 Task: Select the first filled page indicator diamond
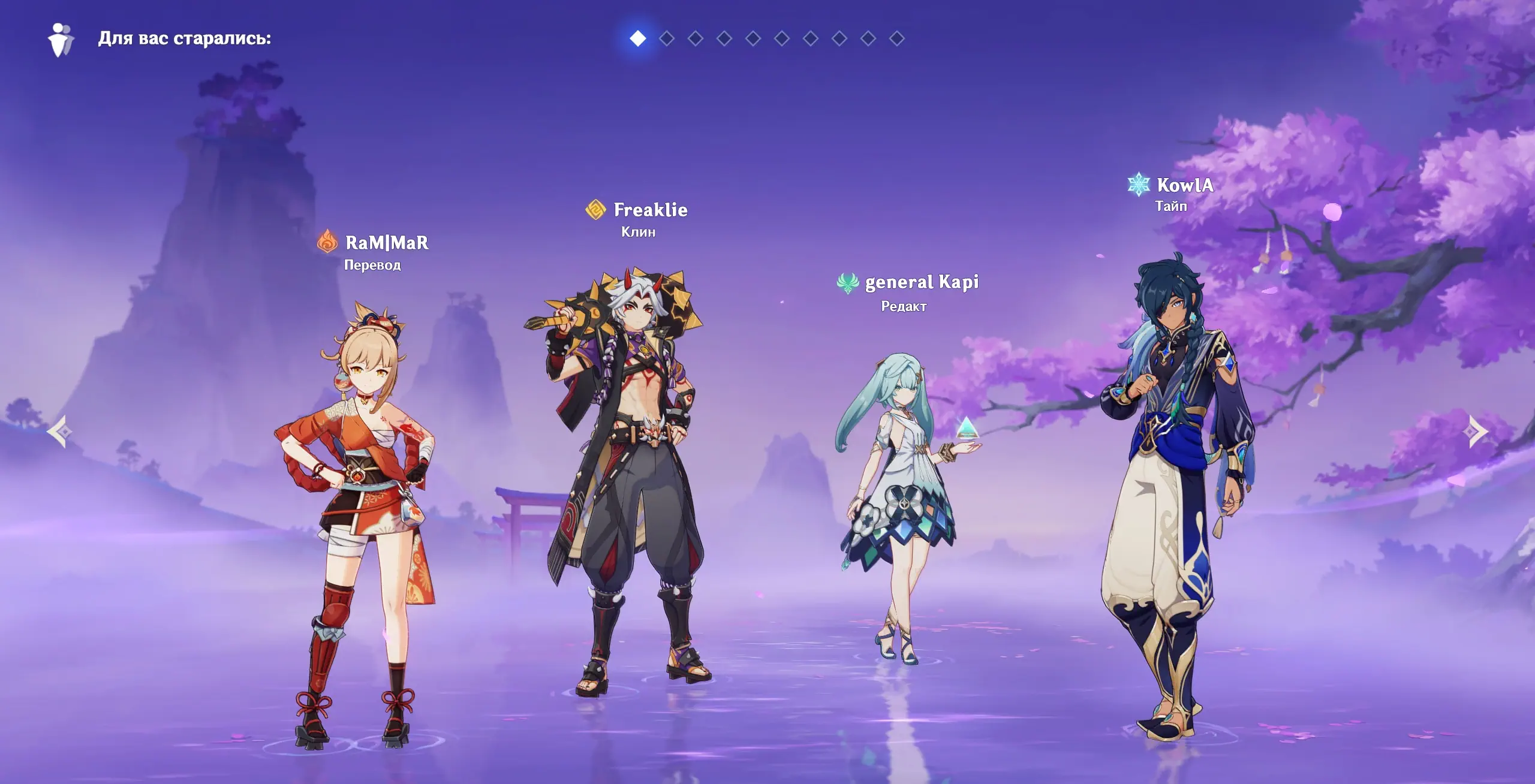point(638,39)
